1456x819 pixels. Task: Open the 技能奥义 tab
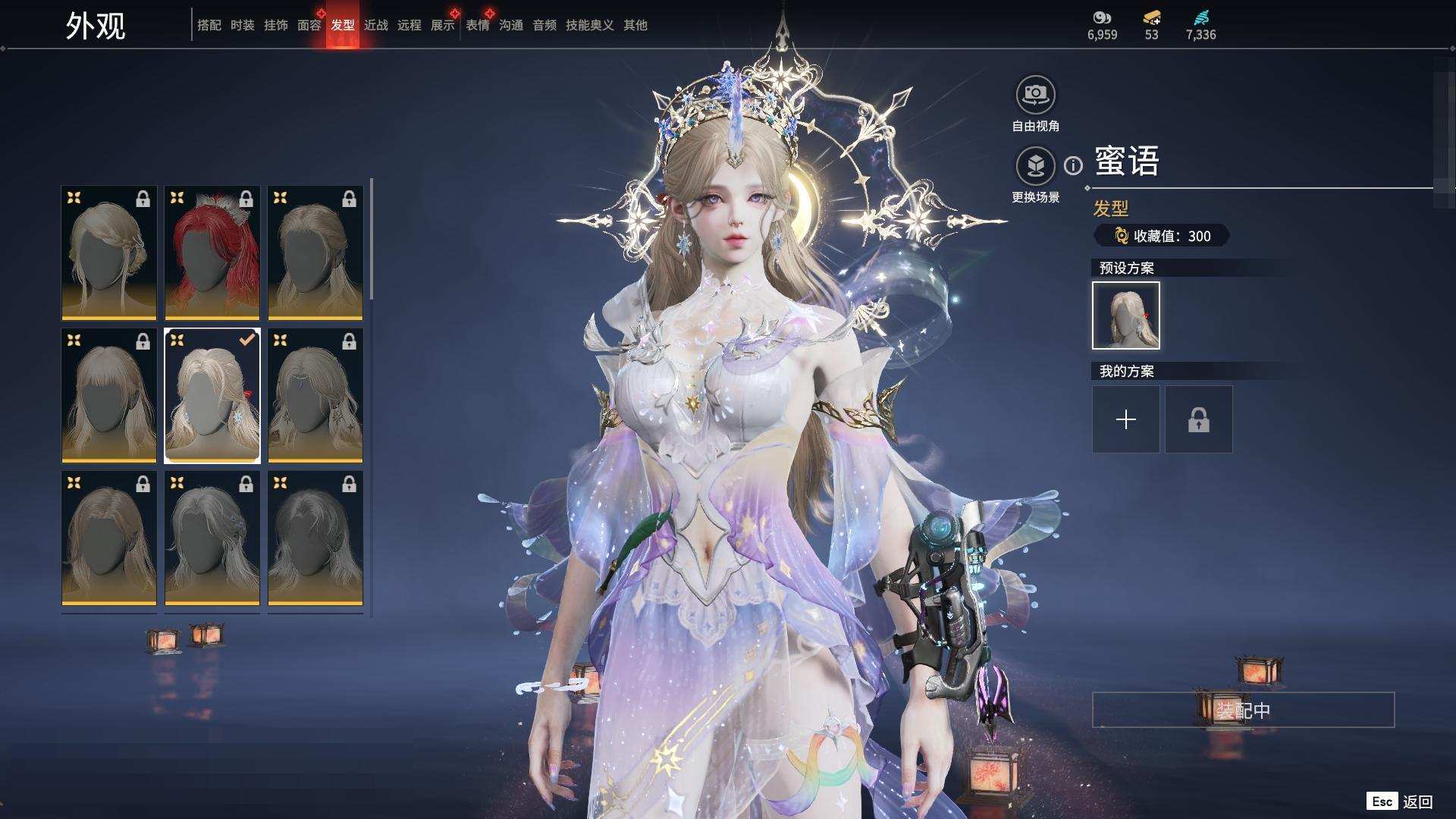pos(589,25)
